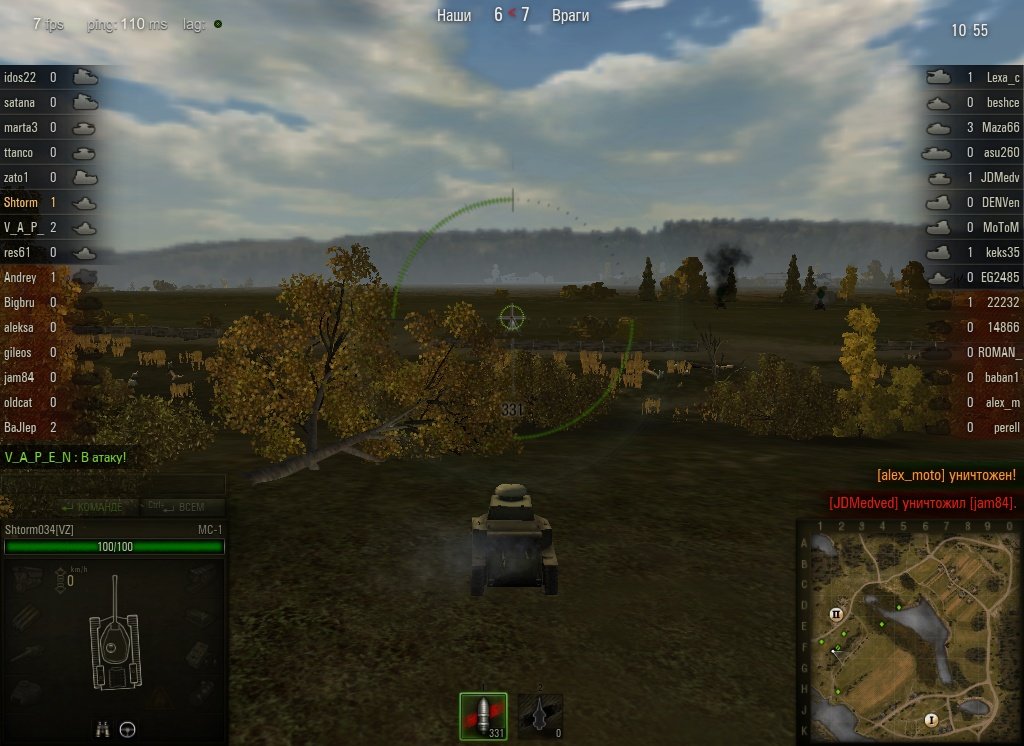The width and height of the screenshot is (1024, 746).
Task: Select ally idos22 in the team list
Action: tap(20, 77)
